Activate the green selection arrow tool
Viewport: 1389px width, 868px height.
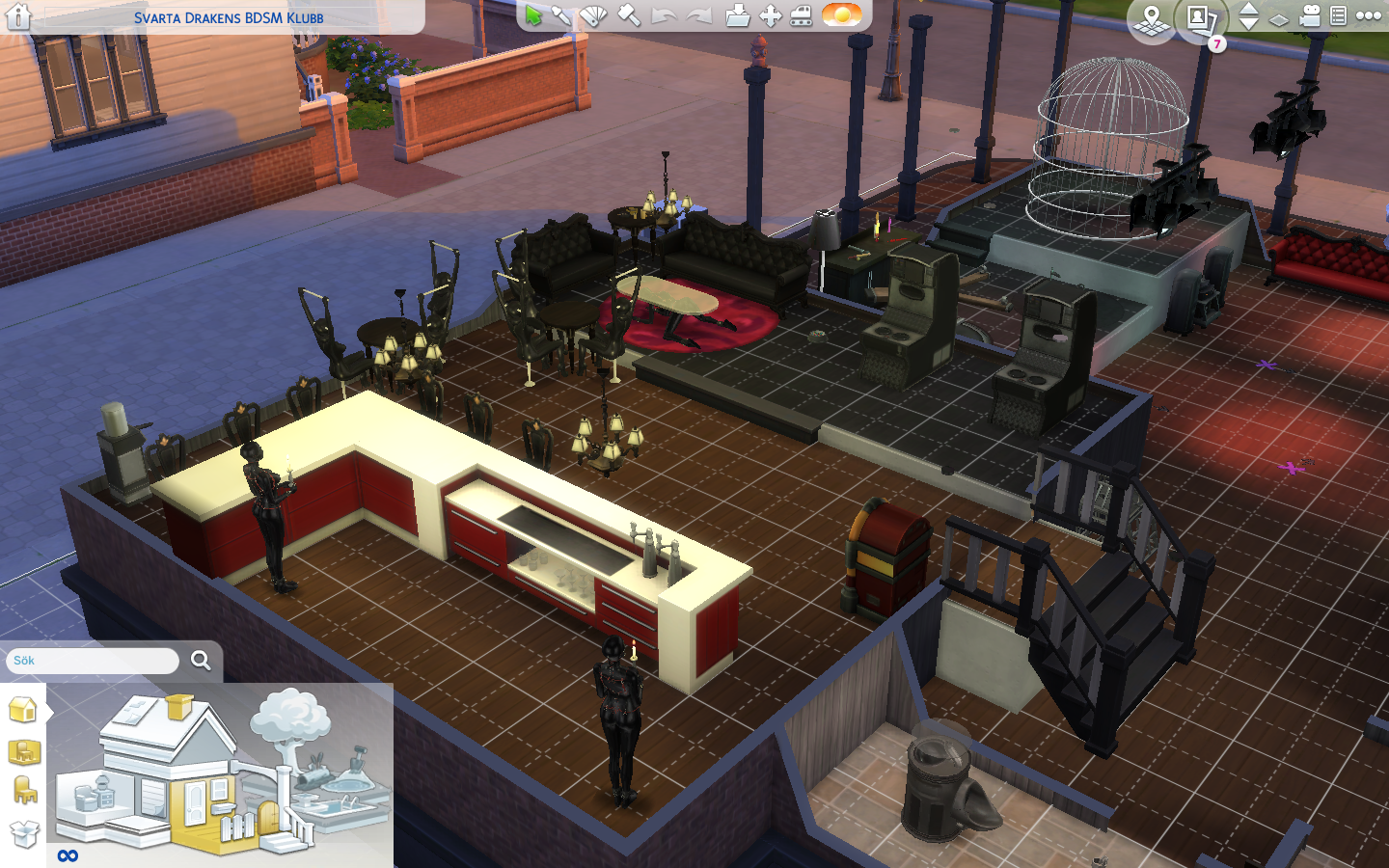(x=532, y=14)
